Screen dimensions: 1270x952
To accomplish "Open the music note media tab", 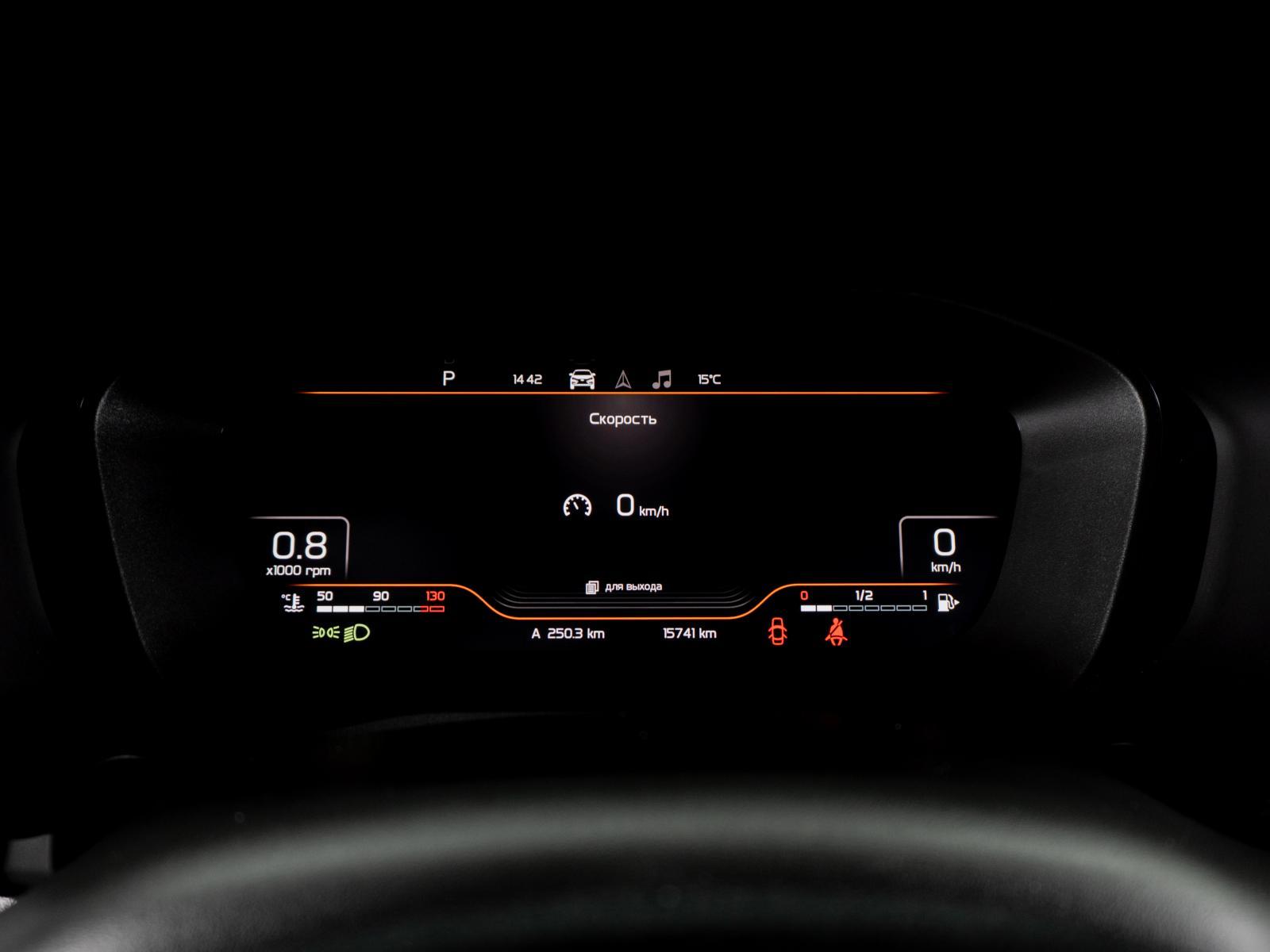I will click(x=661, y=379).
